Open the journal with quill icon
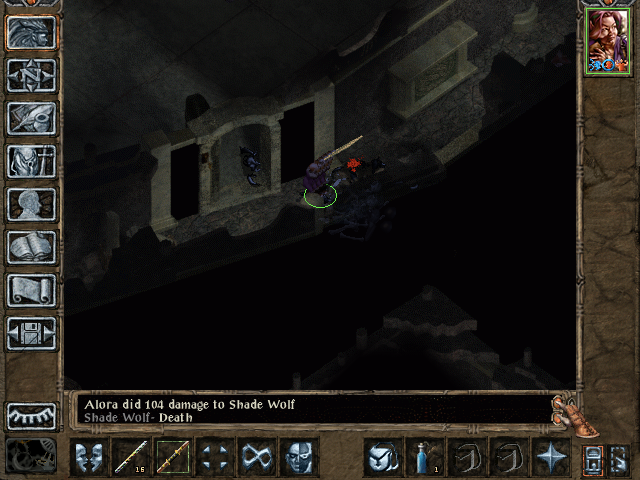This screenshot has height=480, width=640. point(32,118)
